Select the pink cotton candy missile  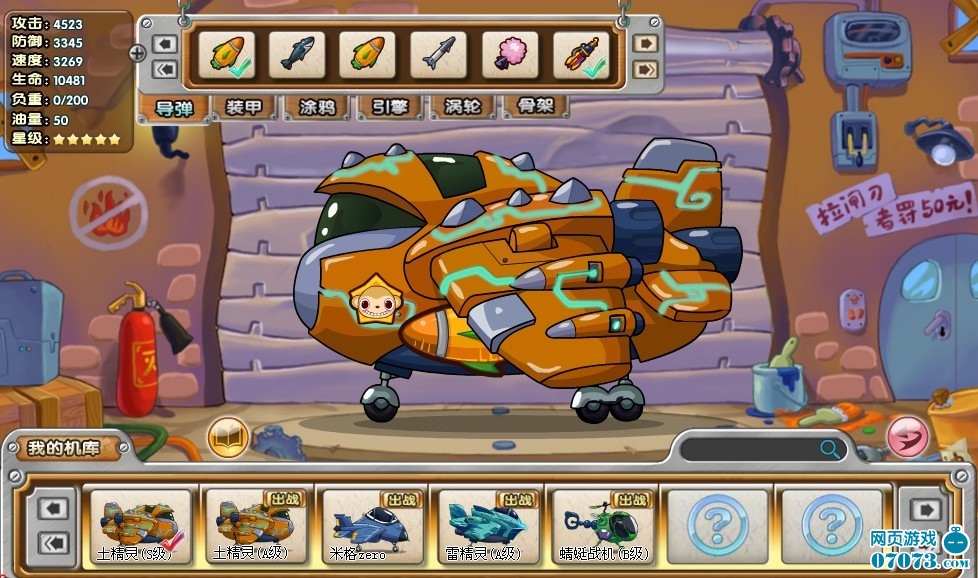510,54
